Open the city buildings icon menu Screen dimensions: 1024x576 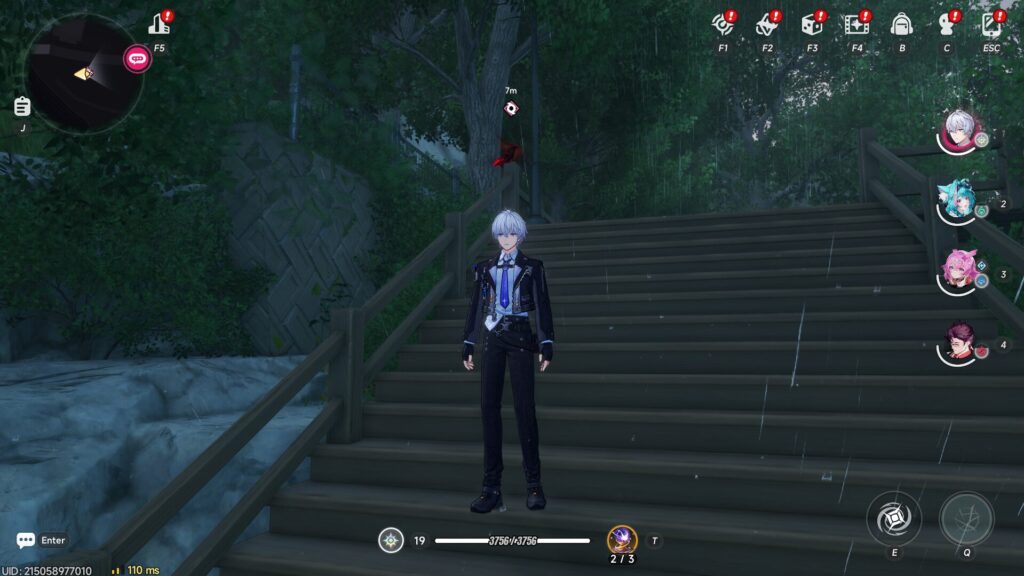(x=158, y=25)
